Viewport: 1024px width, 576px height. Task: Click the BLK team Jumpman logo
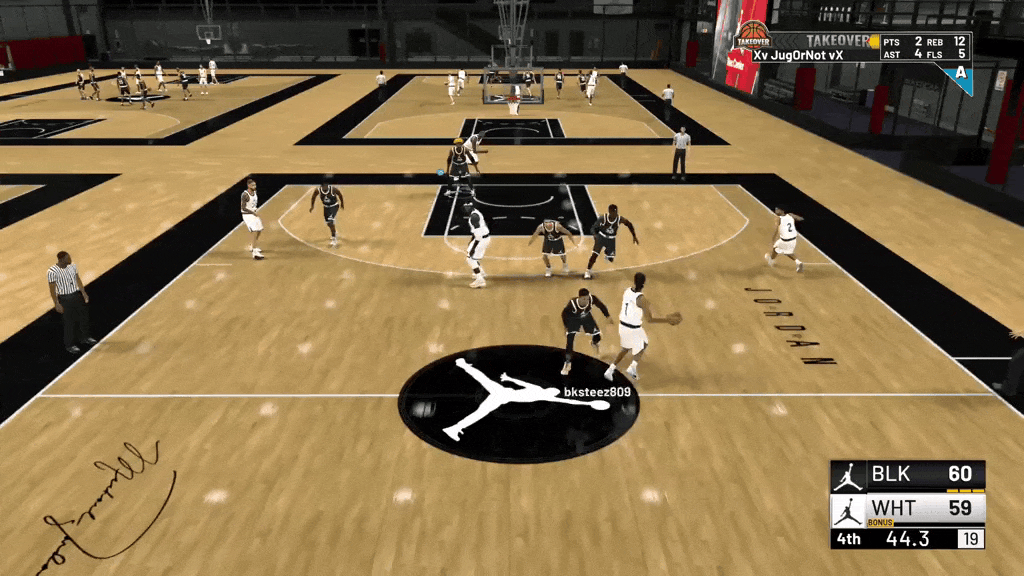tap(848, 475)
